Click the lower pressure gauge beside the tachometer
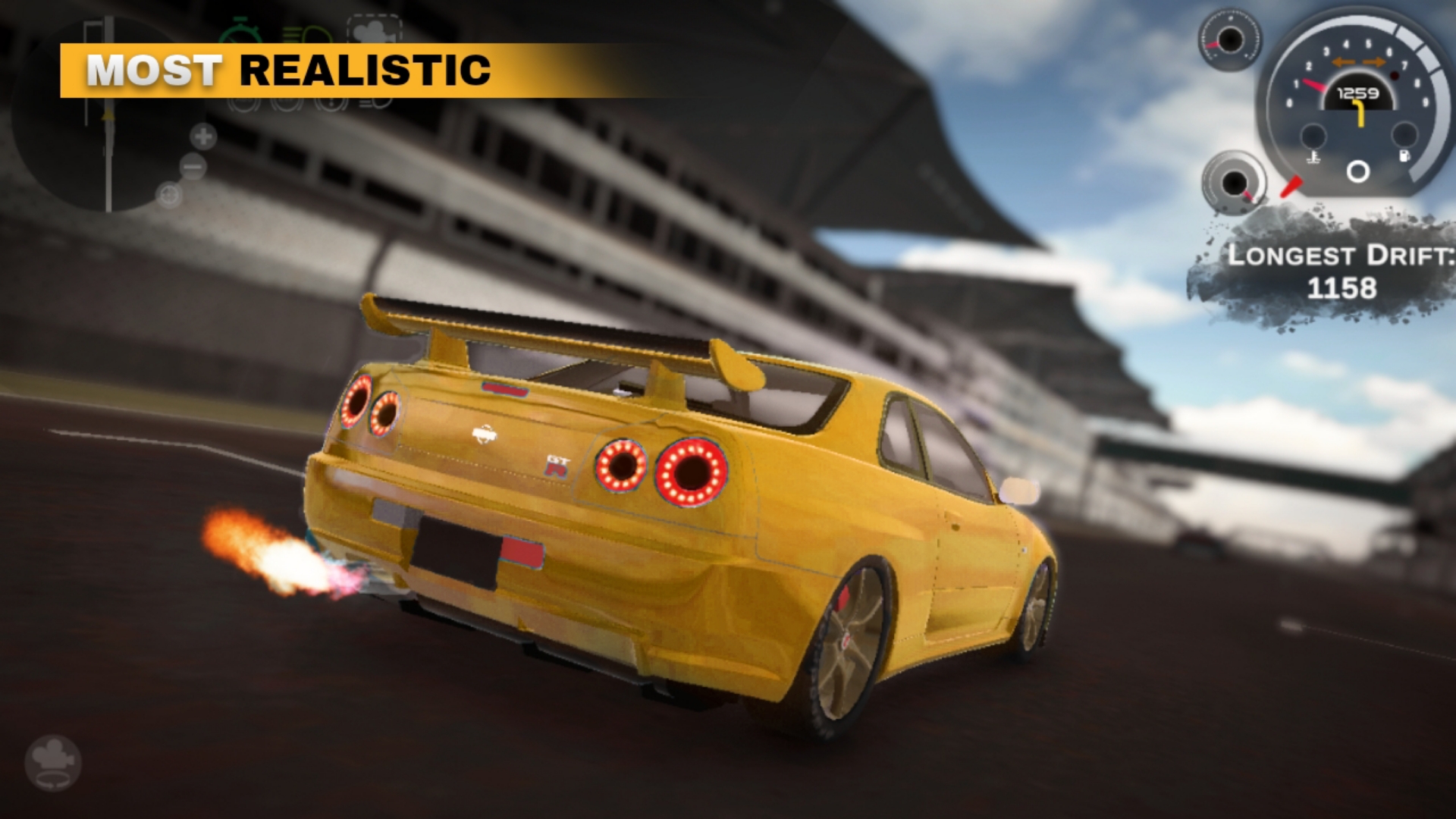Viewport: 1456px width, 819px height. (1235, 184)
